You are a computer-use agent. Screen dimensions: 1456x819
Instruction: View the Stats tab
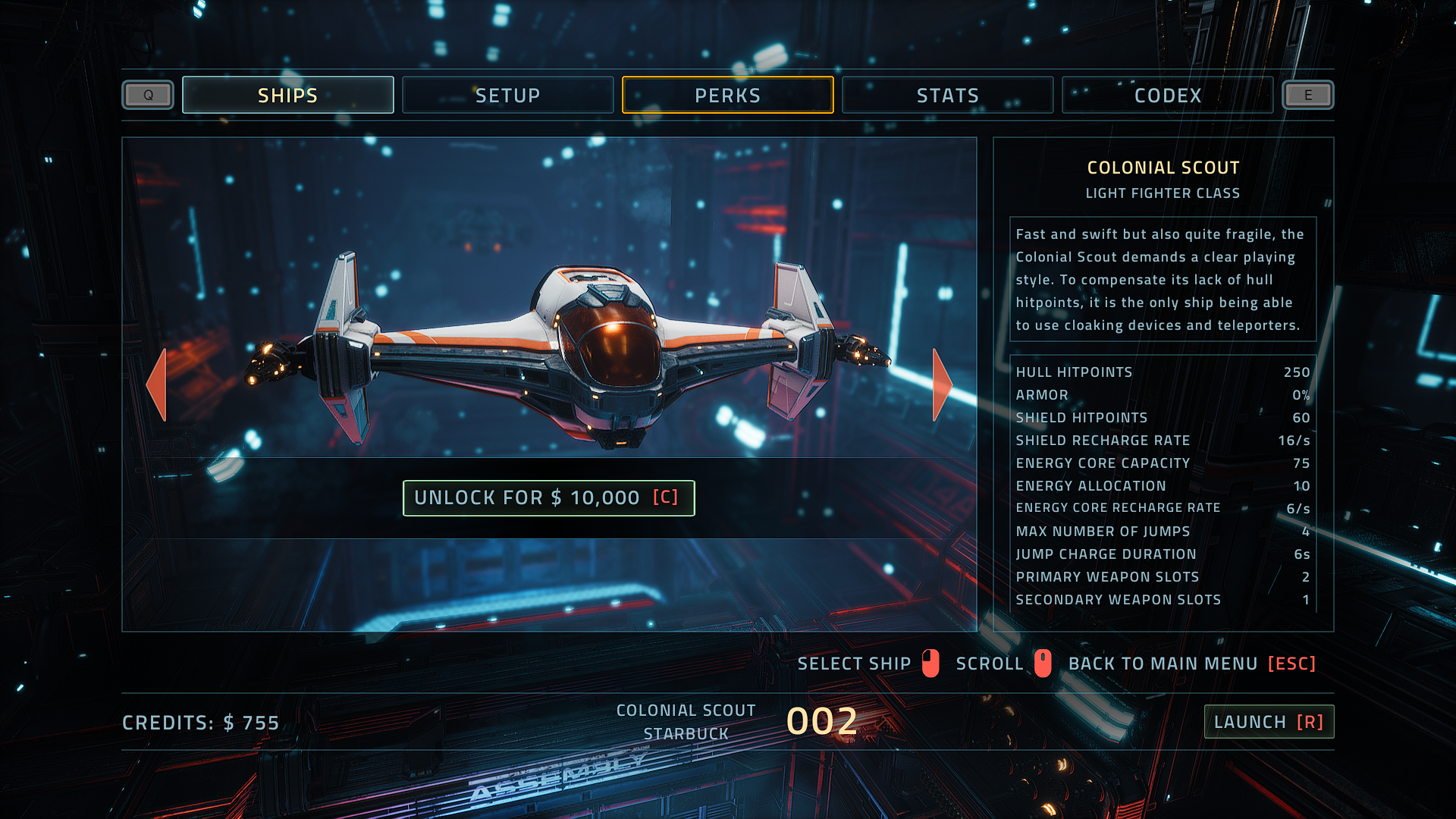click(x=947, y=96)
